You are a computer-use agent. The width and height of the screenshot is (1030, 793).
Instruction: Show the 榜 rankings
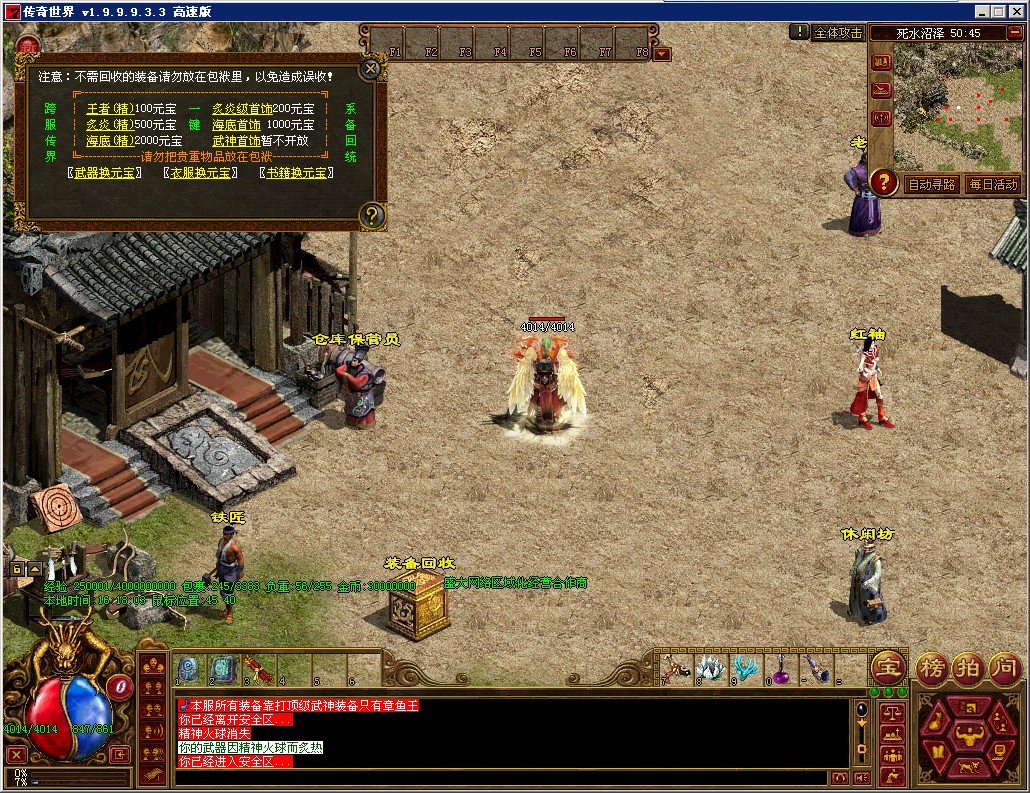pyautogui.click(x=932, y=667)
